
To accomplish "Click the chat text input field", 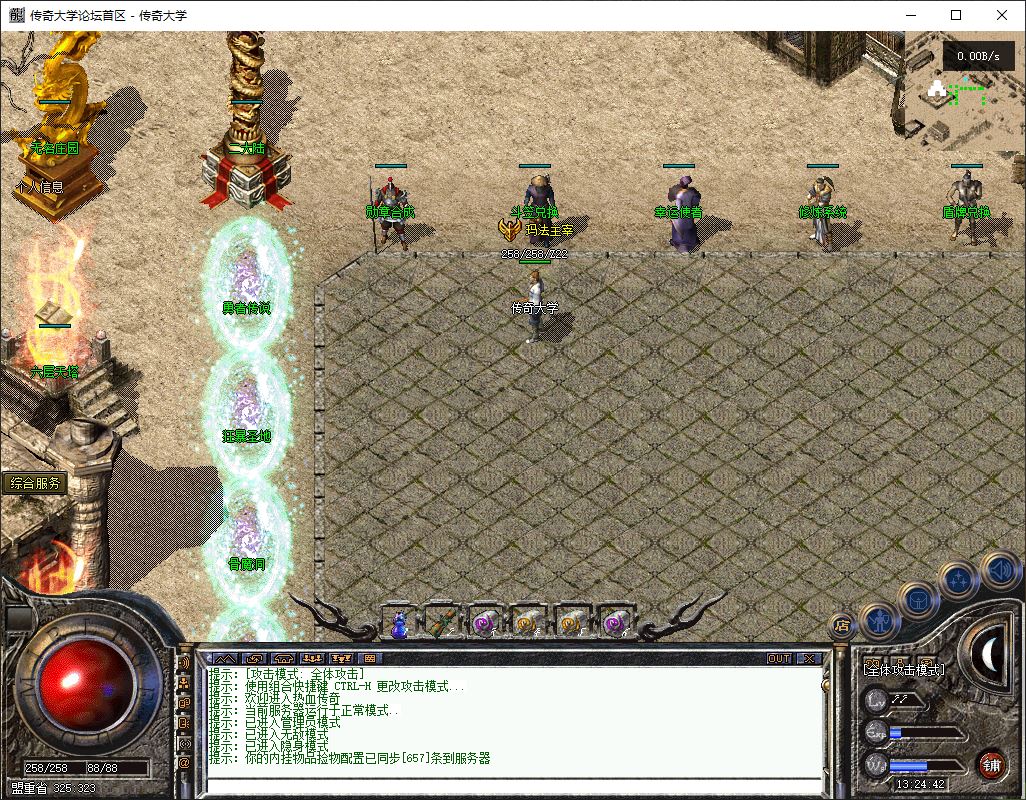I will pos(510,785).
